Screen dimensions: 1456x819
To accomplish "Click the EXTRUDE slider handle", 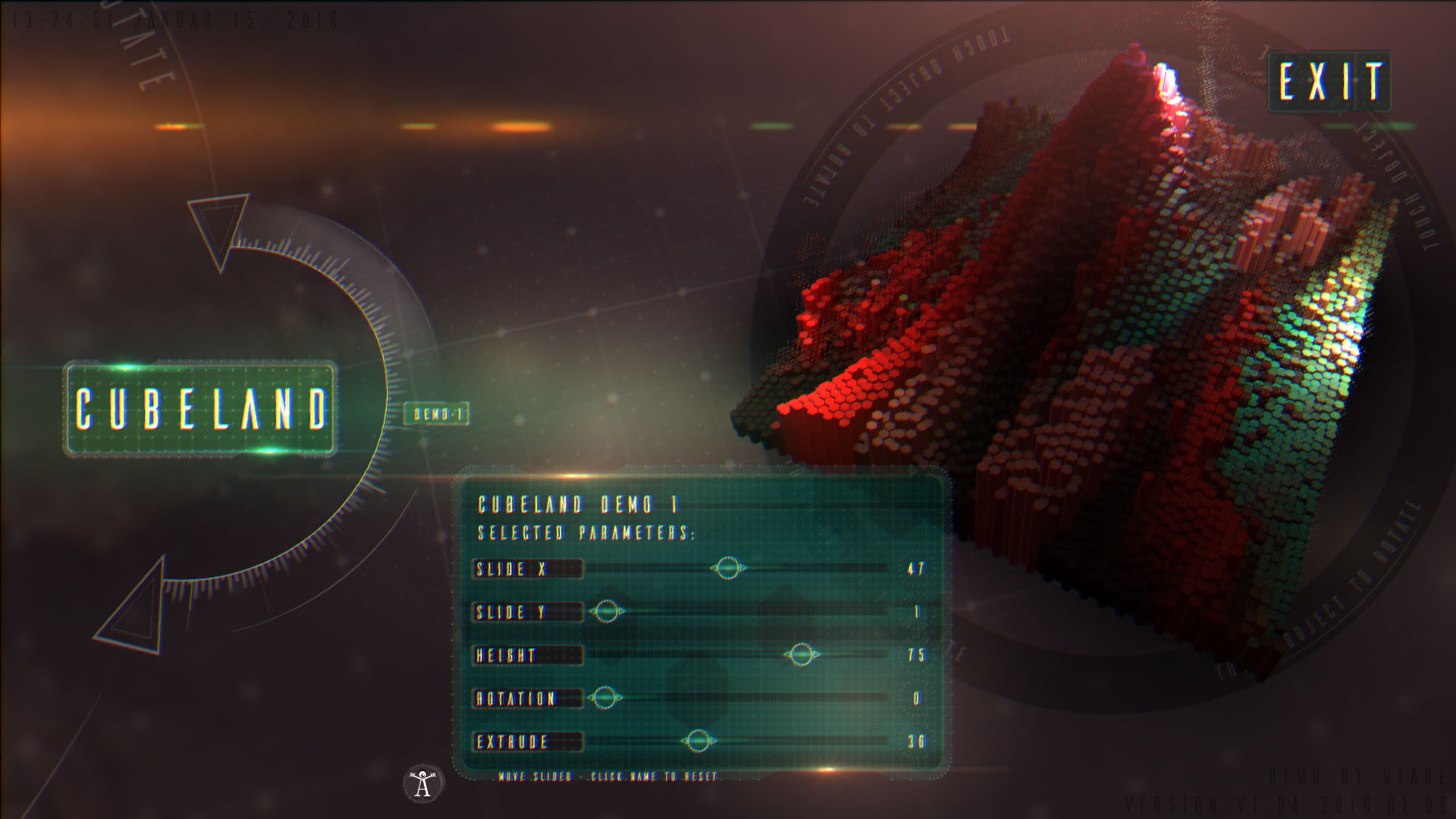I will [x=698, y=740].
